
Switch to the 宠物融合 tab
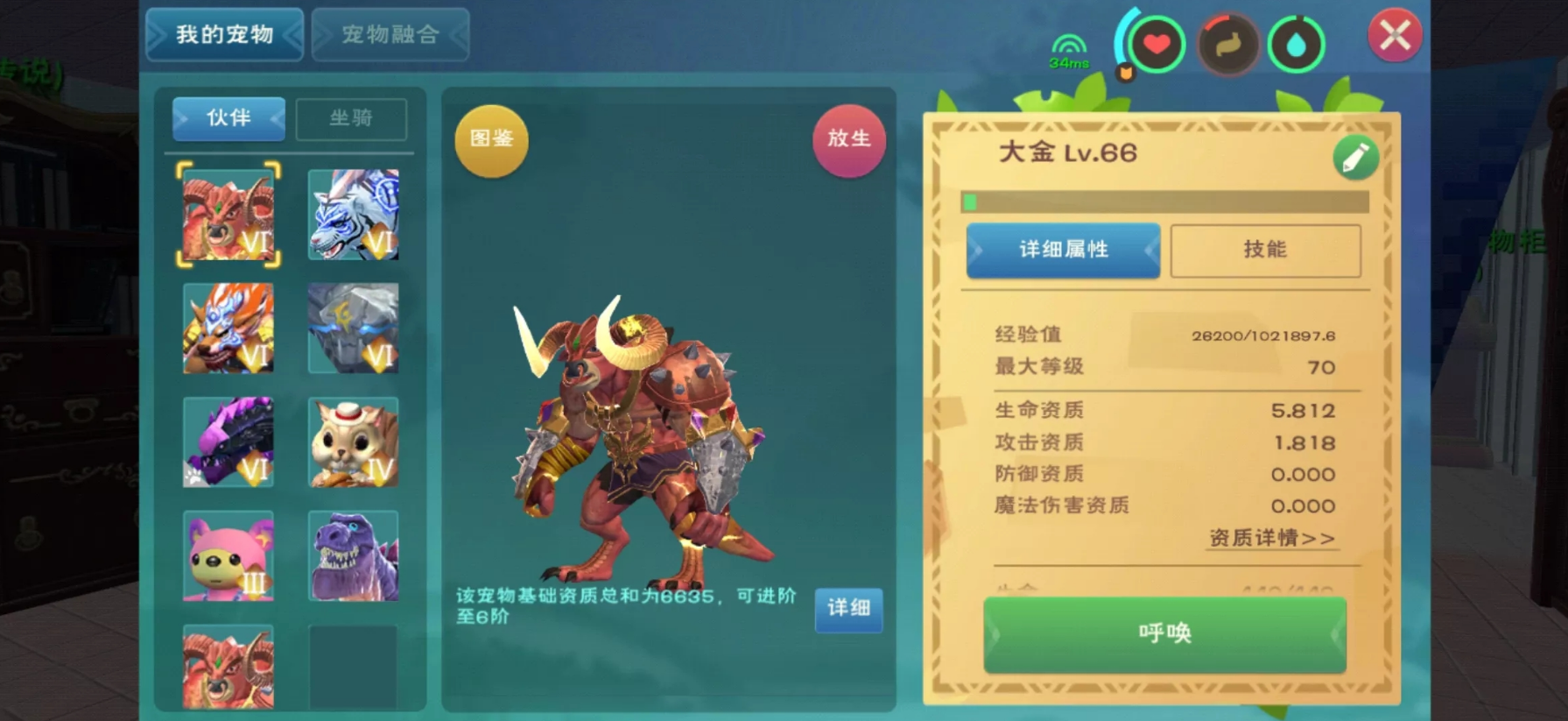pyautogui.click(x=390, y=34)
